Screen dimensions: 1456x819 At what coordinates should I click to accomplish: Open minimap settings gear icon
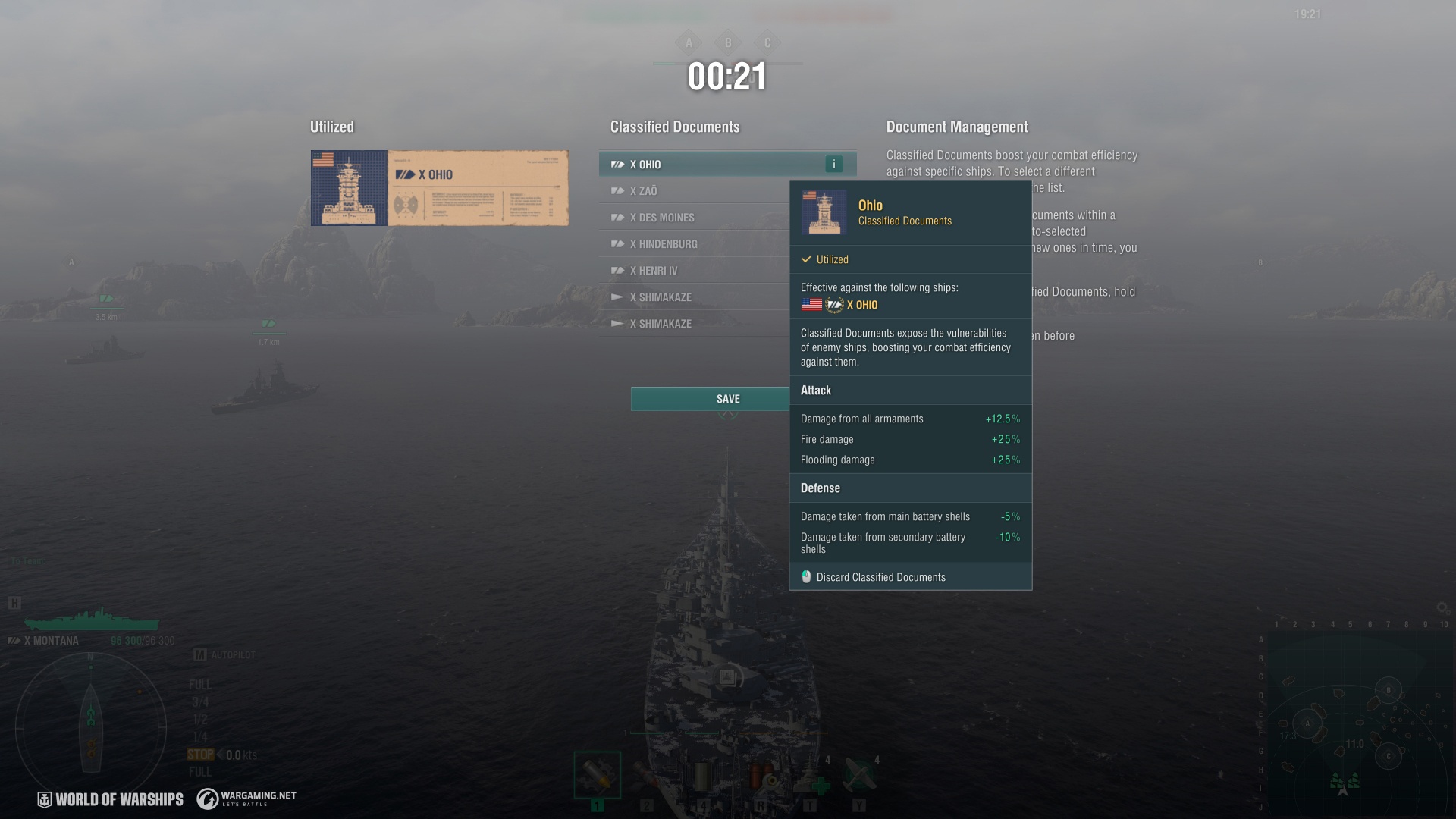click(1442, 607)
